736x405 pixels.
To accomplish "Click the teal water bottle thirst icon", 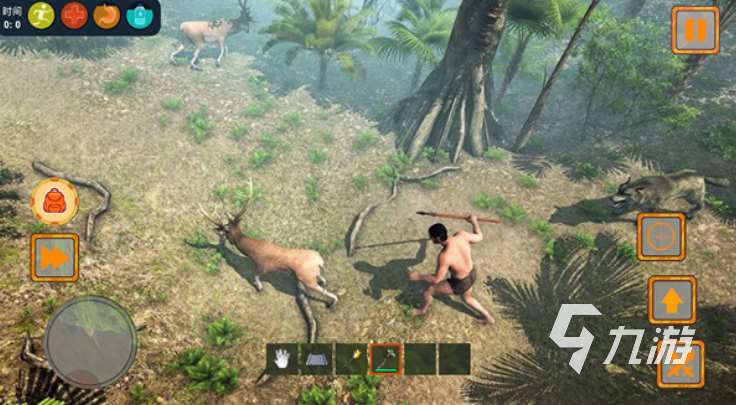I will tap(139, 15).
